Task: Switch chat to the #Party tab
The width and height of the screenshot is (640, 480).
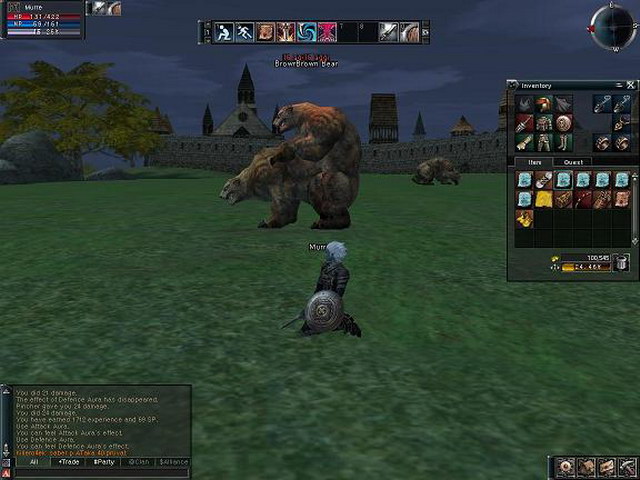Action: click(x=105, y=462)
